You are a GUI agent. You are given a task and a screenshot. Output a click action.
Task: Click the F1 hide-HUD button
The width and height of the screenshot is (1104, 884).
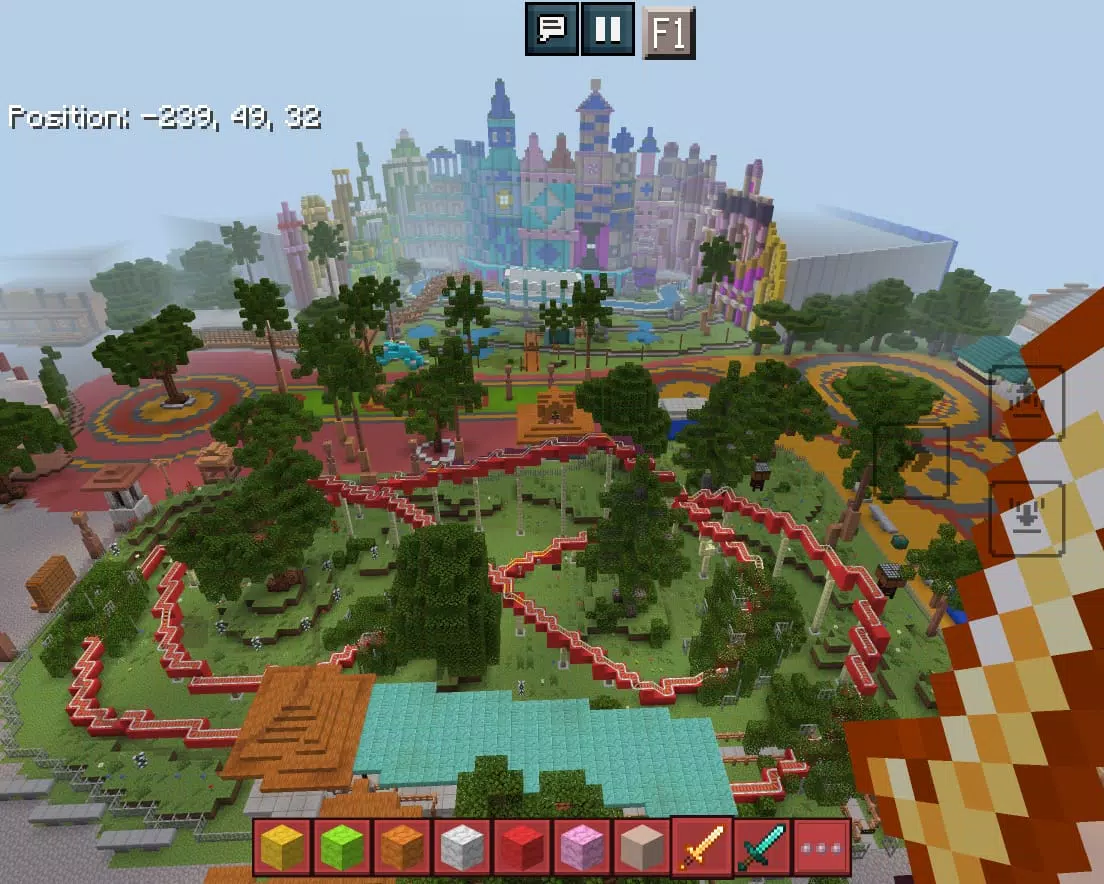[x=667, y=33]
